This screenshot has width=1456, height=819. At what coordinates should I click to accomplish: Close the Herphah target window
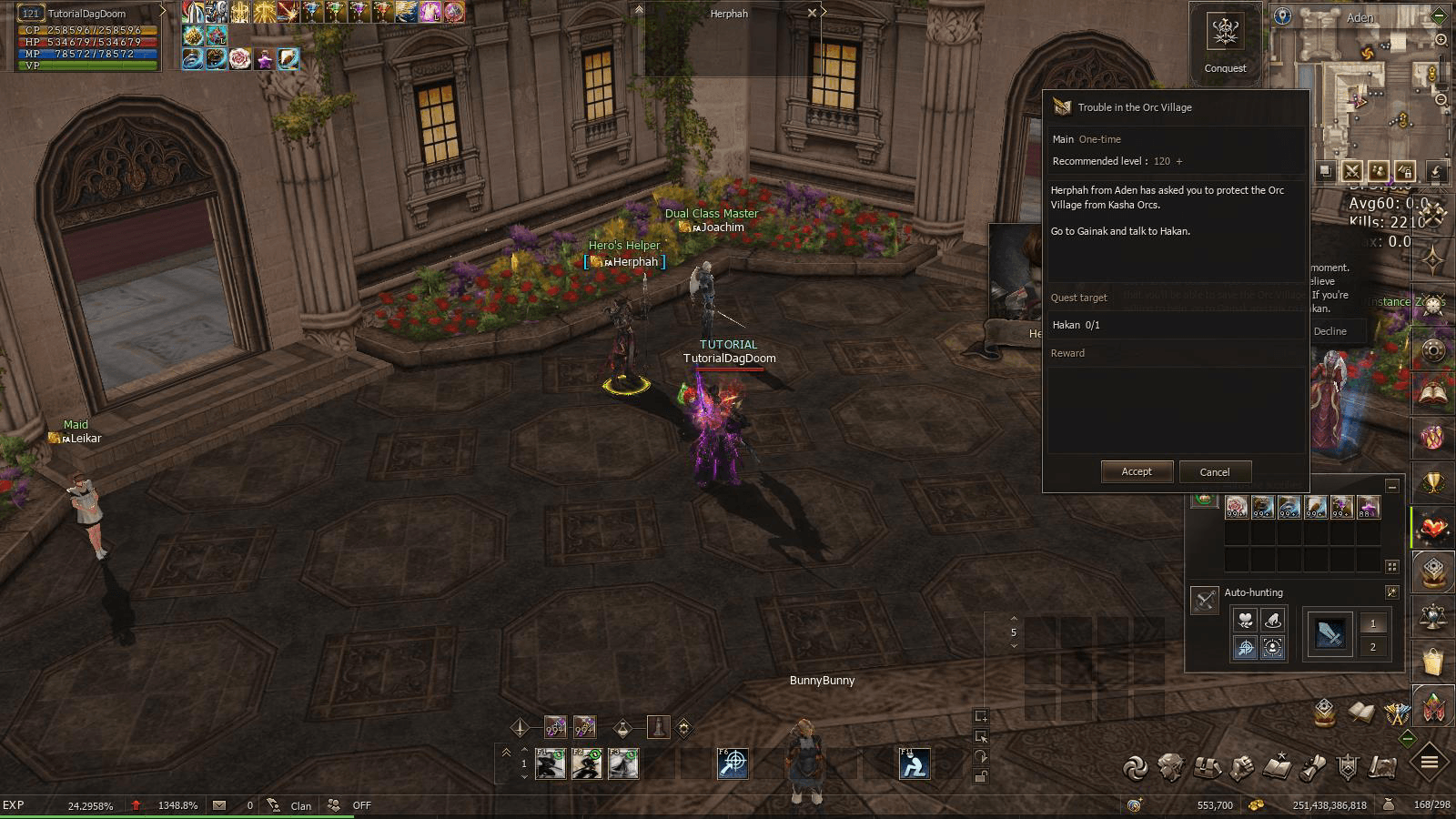click(812, 14)
